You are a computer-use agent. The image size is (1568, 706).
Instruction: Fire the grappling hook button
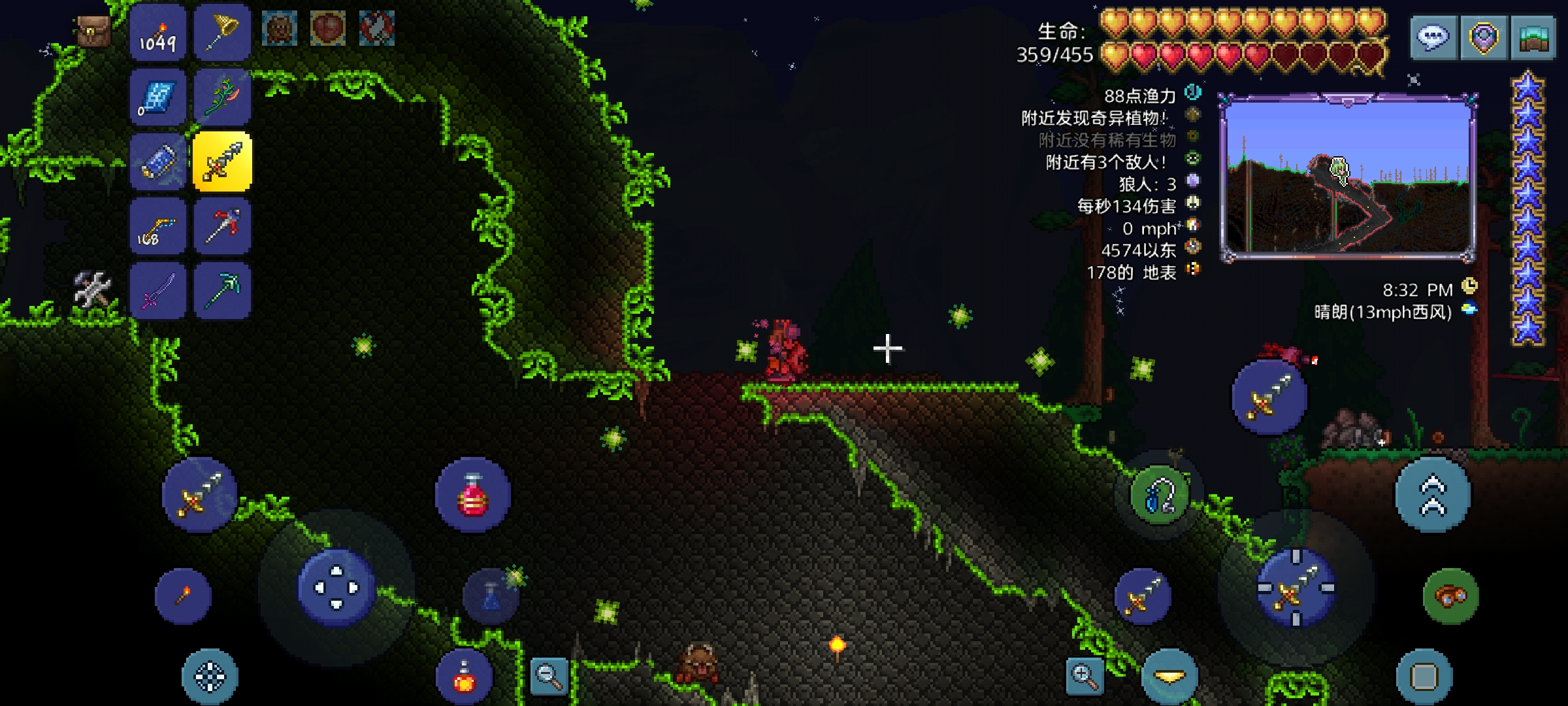coord(1160,495)
